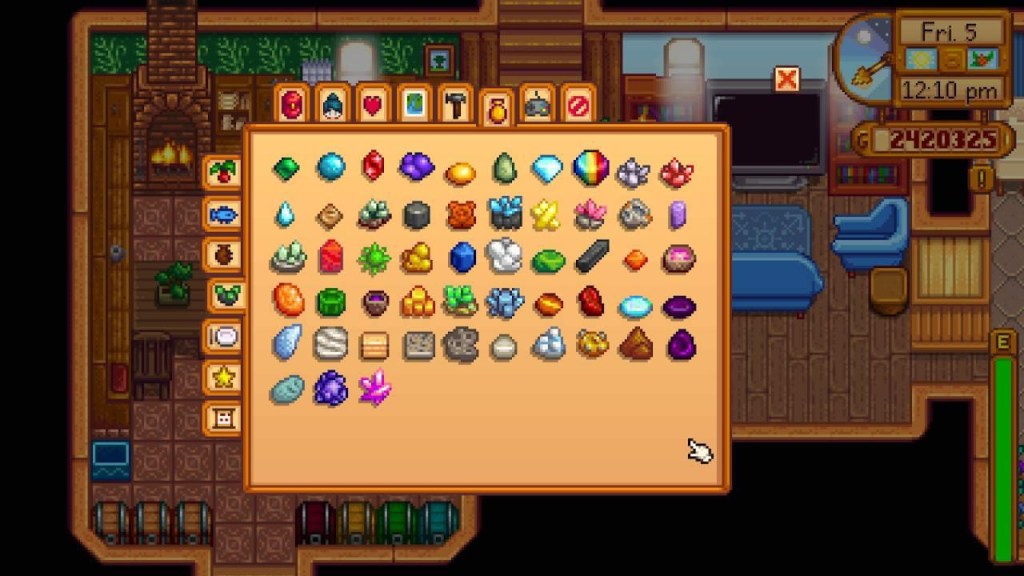Show the Map tab
The height and width of the screenshot is (576, 1024).
coord(414,104)
